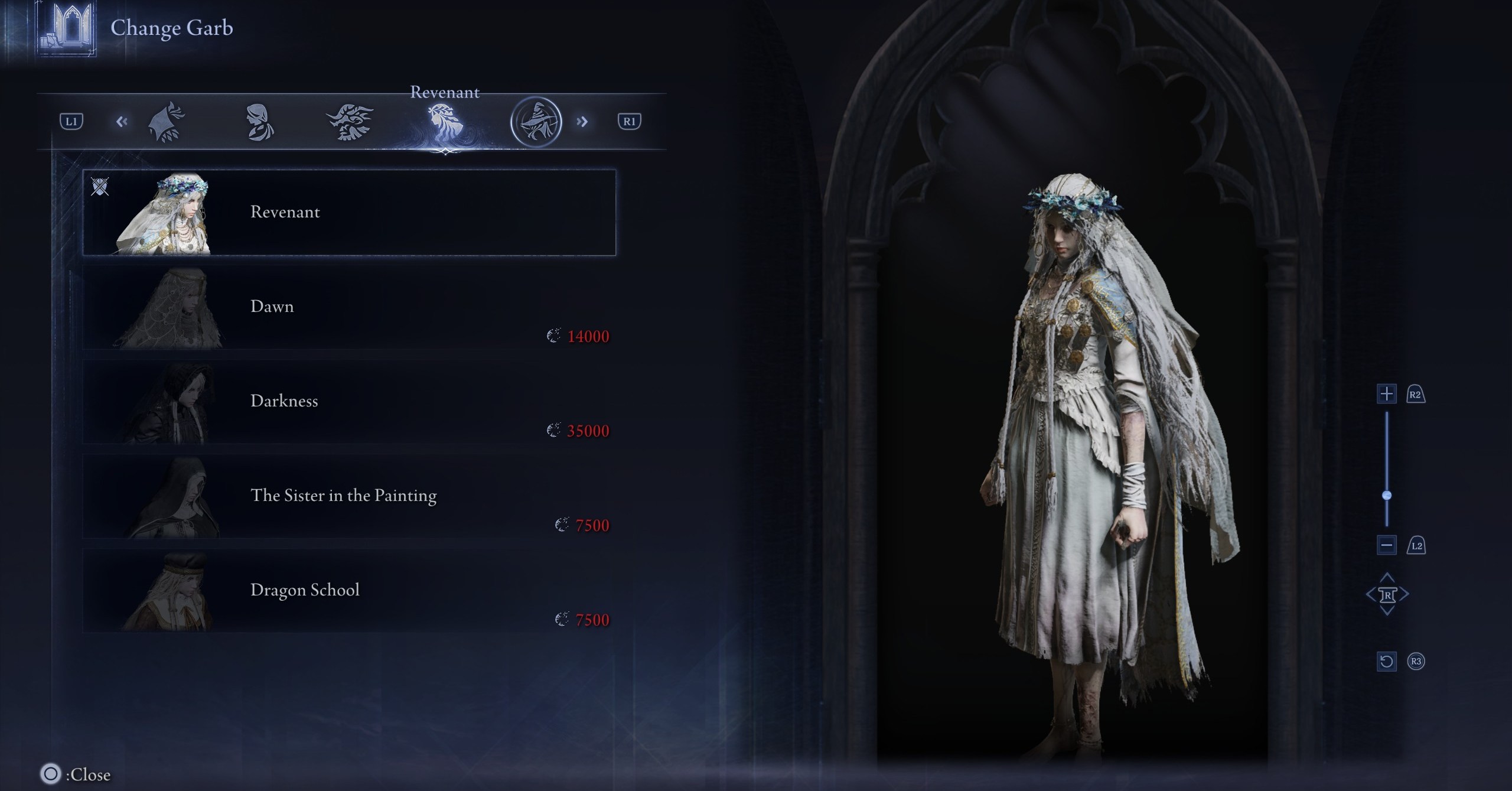Zoom out the preview with minus button
This screenshot has width=1512, height=791.
(1386, 545)
